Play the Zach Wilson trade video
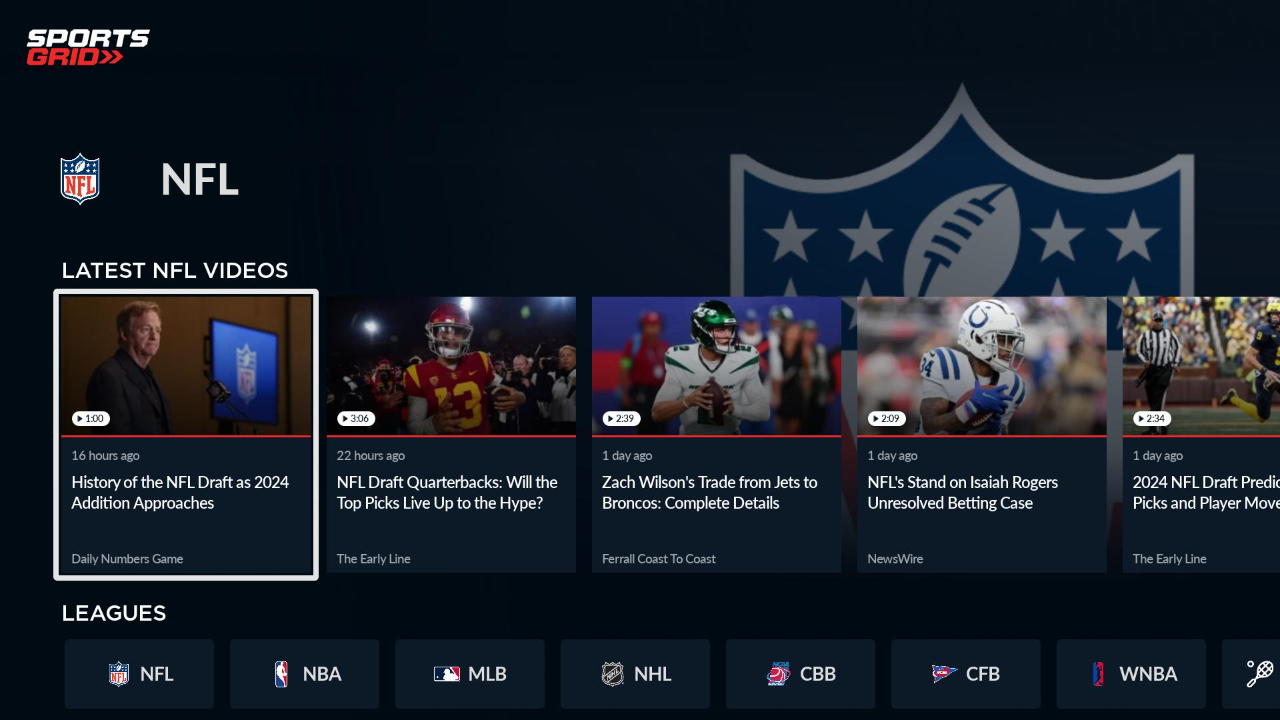 click(716, 365)
